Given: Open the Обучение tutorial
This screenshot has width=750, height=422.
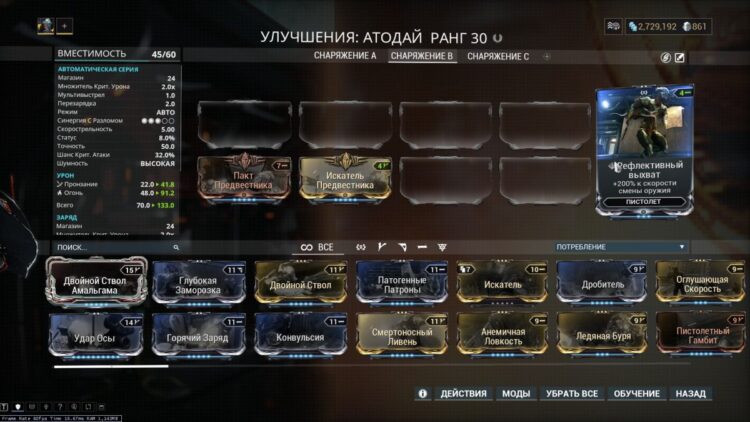Looking at the screenshot, I should point(636,394).
